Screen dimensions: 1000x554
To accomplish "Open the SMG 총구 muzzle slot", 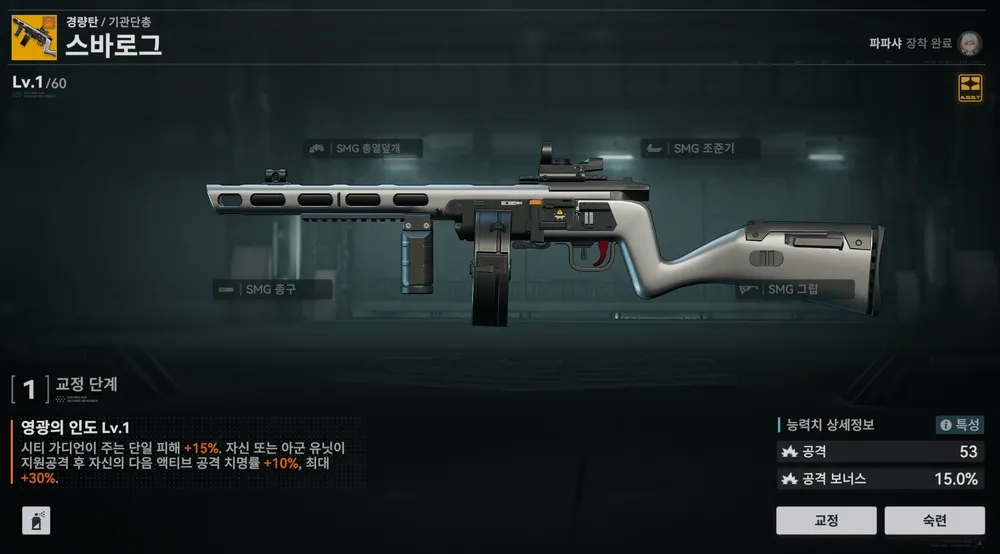I will pos(258,290).
